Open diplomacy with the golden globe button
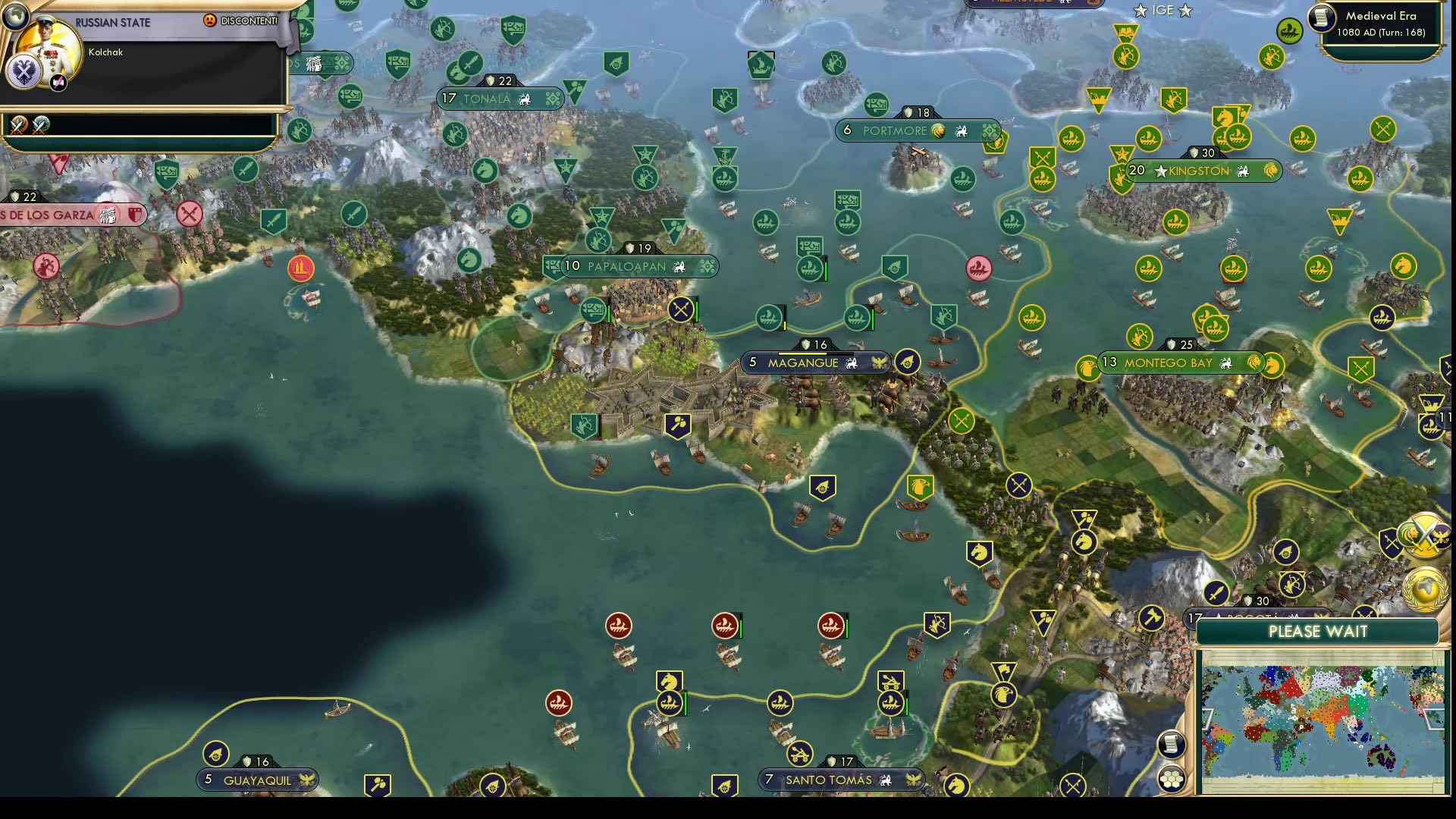The width and height of the screenshot is (1456, 819). pyautogui.click(x=1426, y=589)
